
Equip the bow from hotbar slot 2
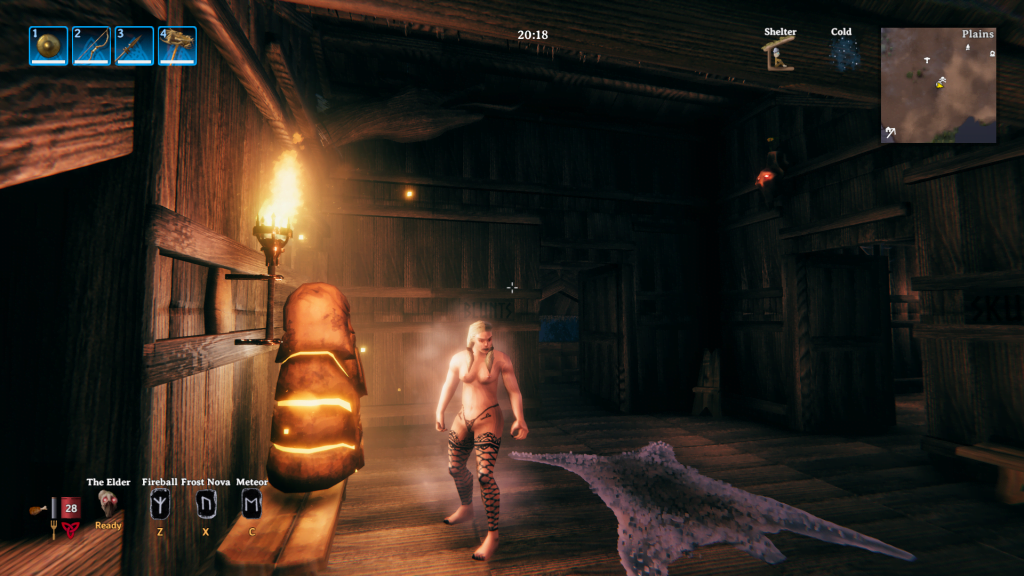pyautogui.click(x=91, y=46)
